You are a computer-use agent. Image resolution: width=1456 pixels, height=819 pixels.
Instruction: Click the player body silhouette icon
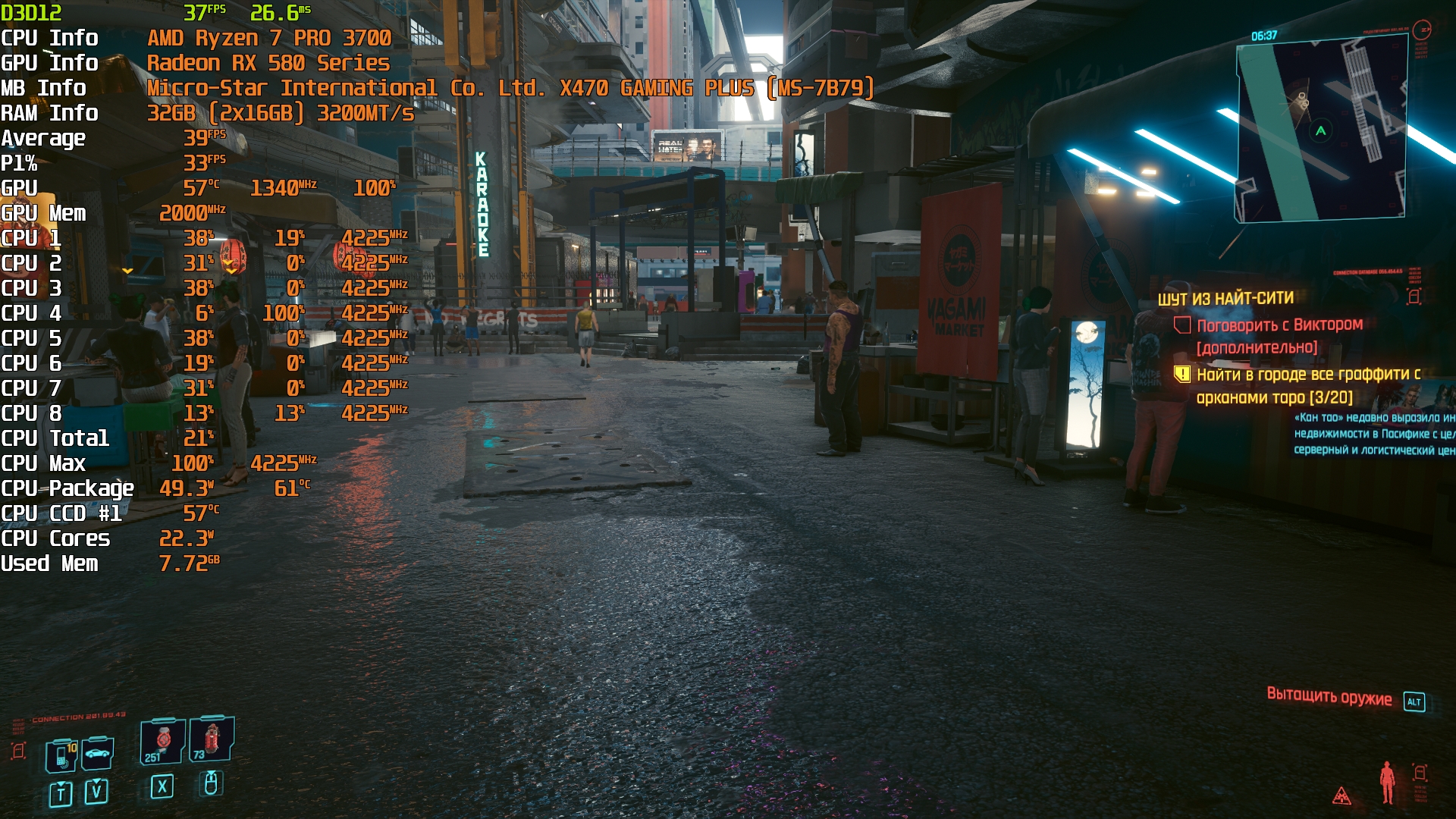click(x=1387, y=783)
